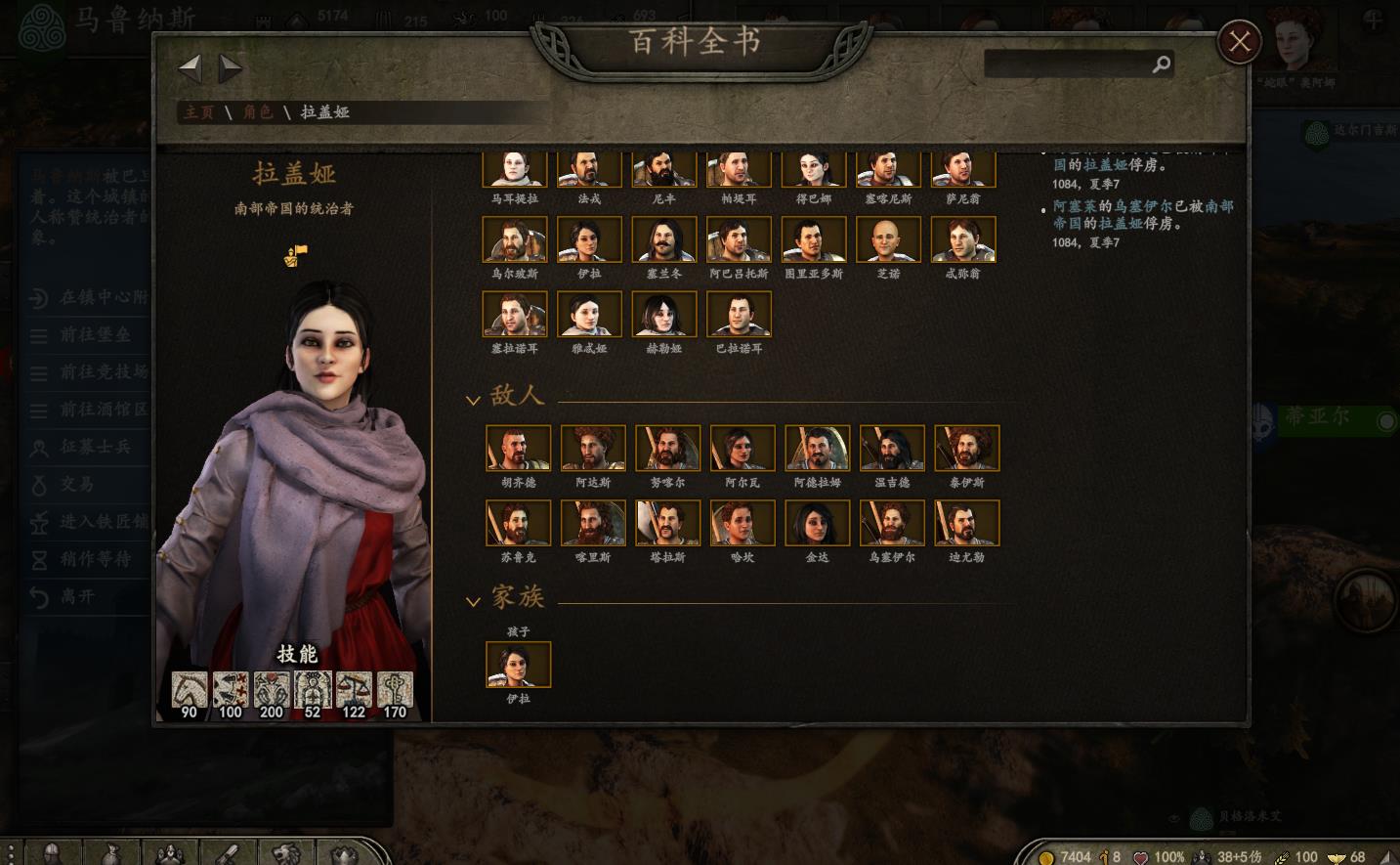
Task: Click the recruit troops icon beside 征募士兵
Action: [x=39, y=448]
